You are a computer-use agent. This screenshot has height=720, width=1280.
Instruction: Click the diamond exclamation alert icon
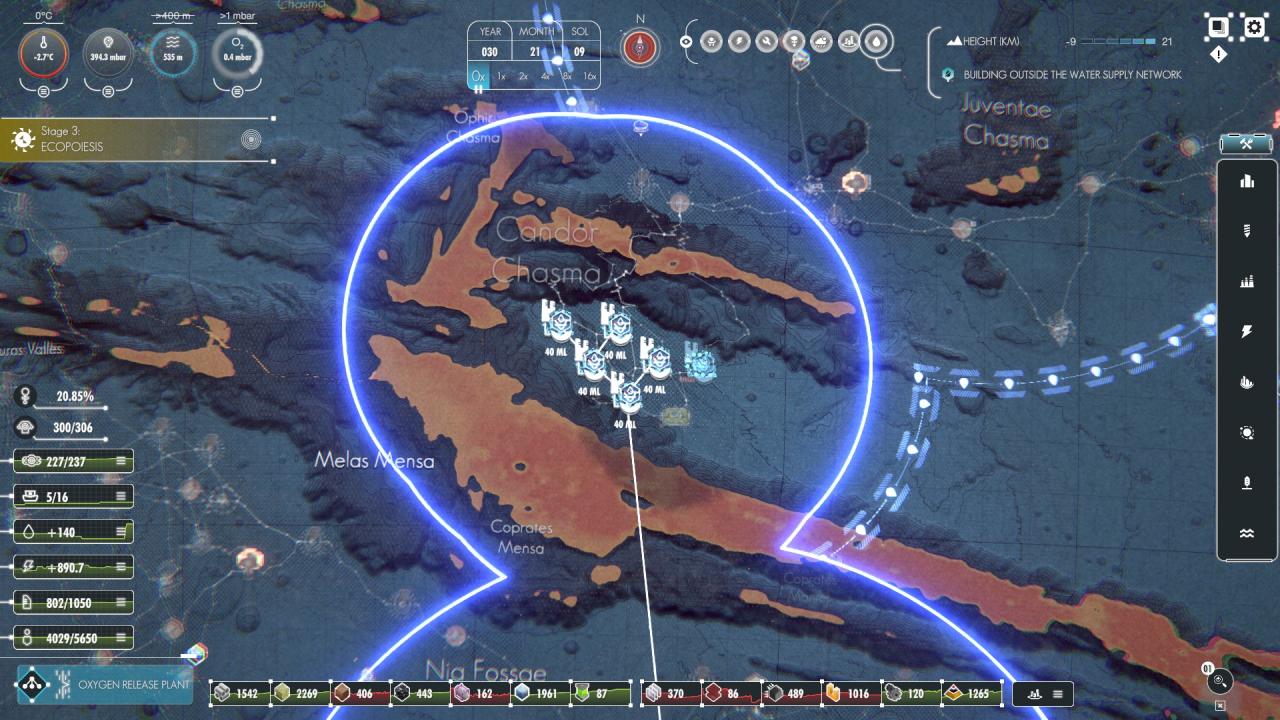1218,55
